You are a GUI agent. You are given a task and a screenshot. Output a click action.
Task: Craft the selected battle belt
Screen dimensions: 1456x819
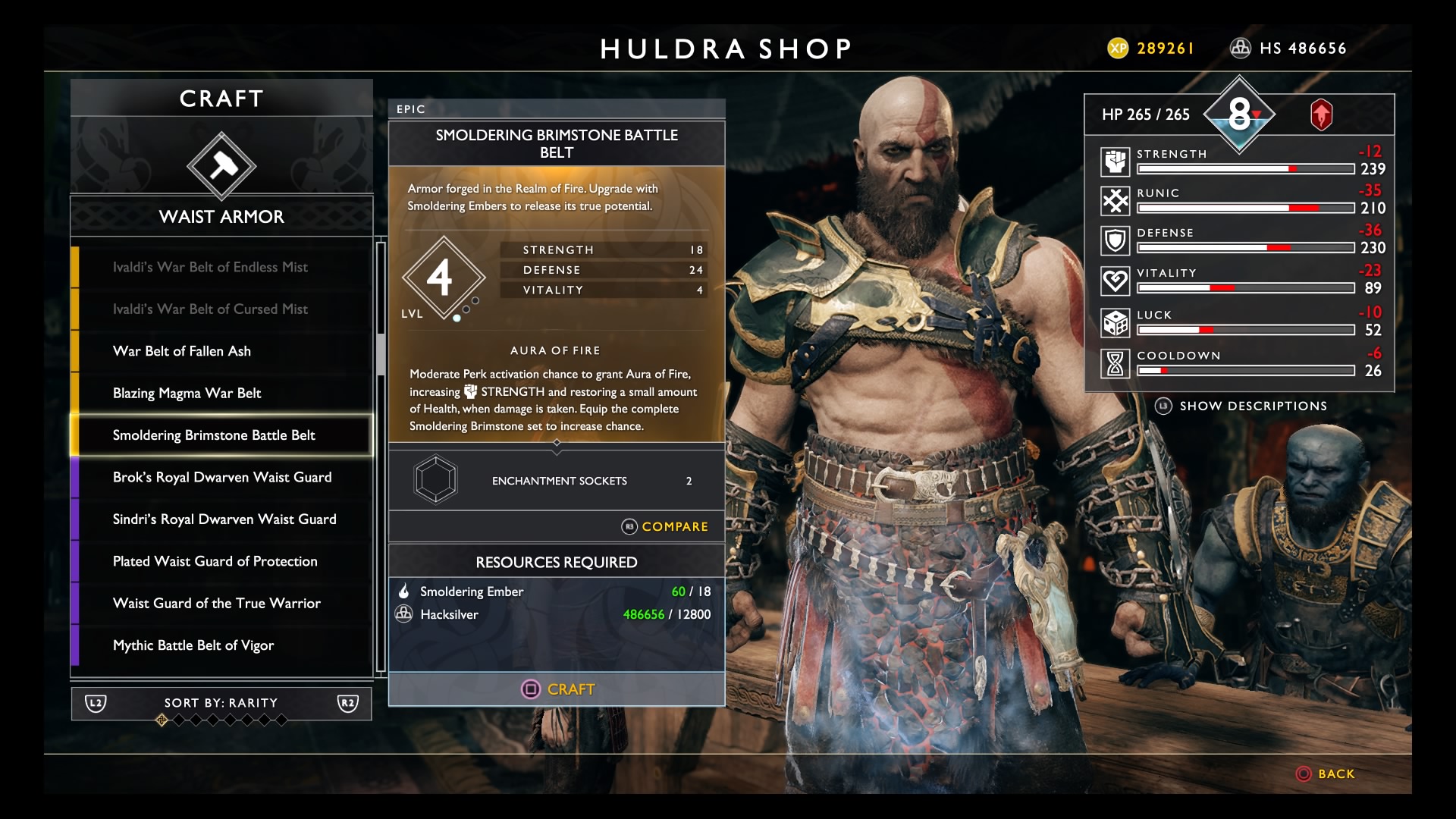coord(557,689)
